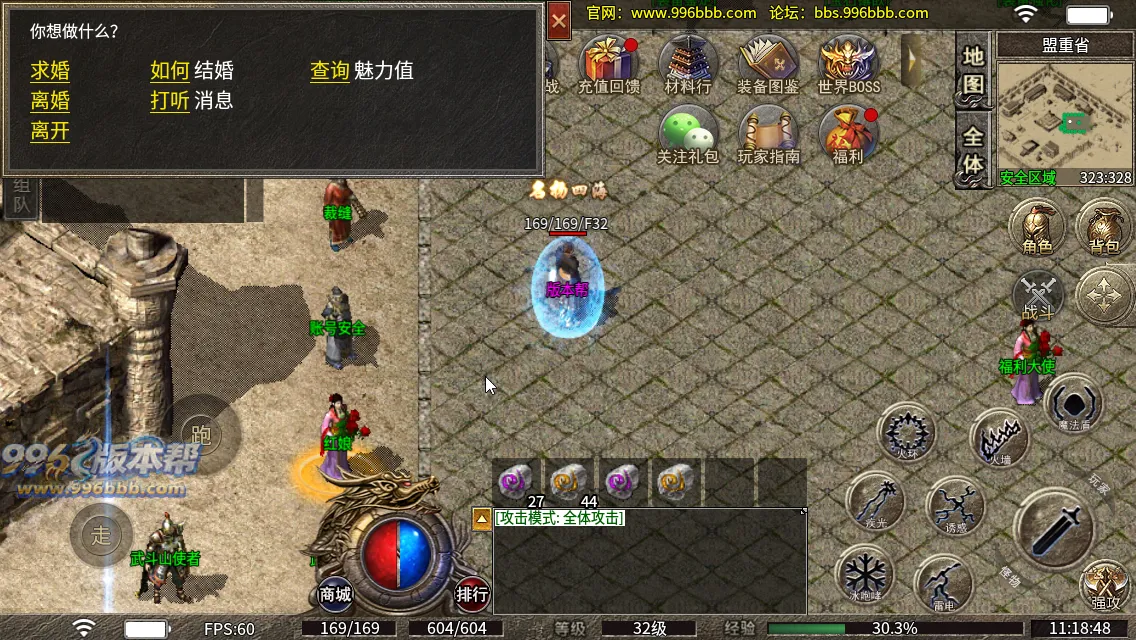This screenshot has height=640, width=1136.
Task: Choose the 求婚 dialogue option
Action: tap(50, 71)
